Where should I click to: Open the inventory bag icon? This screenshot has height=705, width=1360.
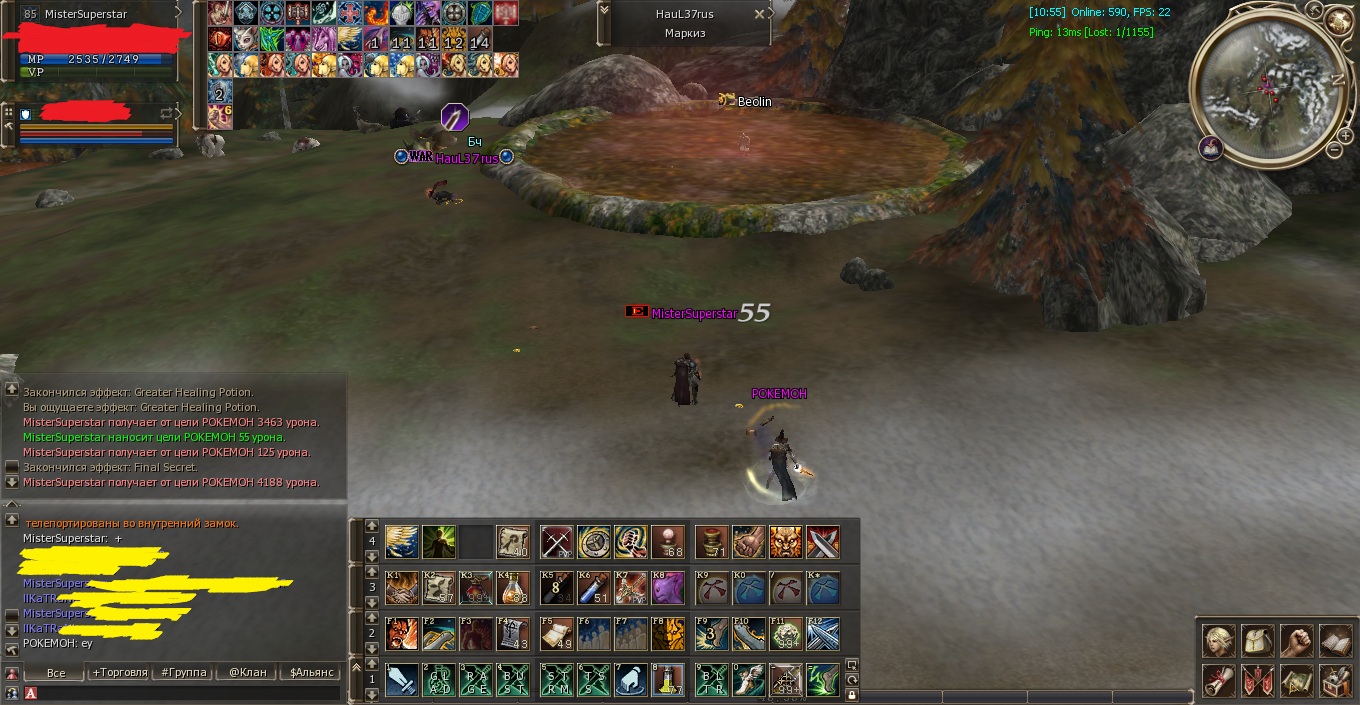click(x=1257, y=641)
